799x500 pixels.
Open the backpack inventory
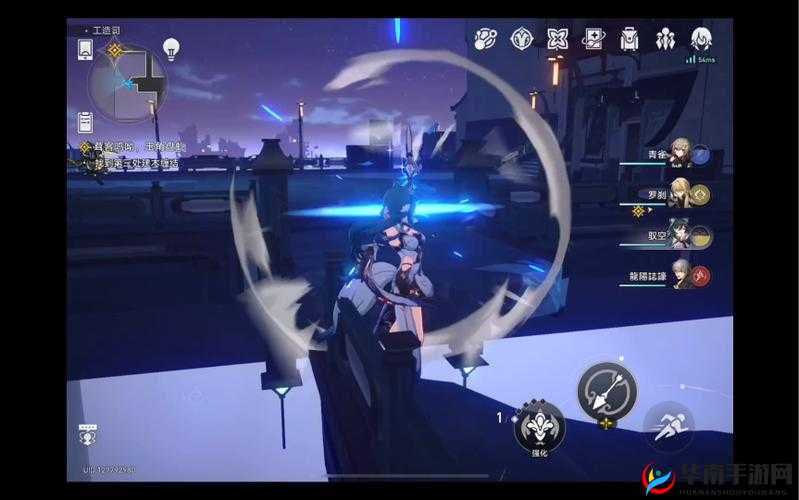[x=629, y=39]
